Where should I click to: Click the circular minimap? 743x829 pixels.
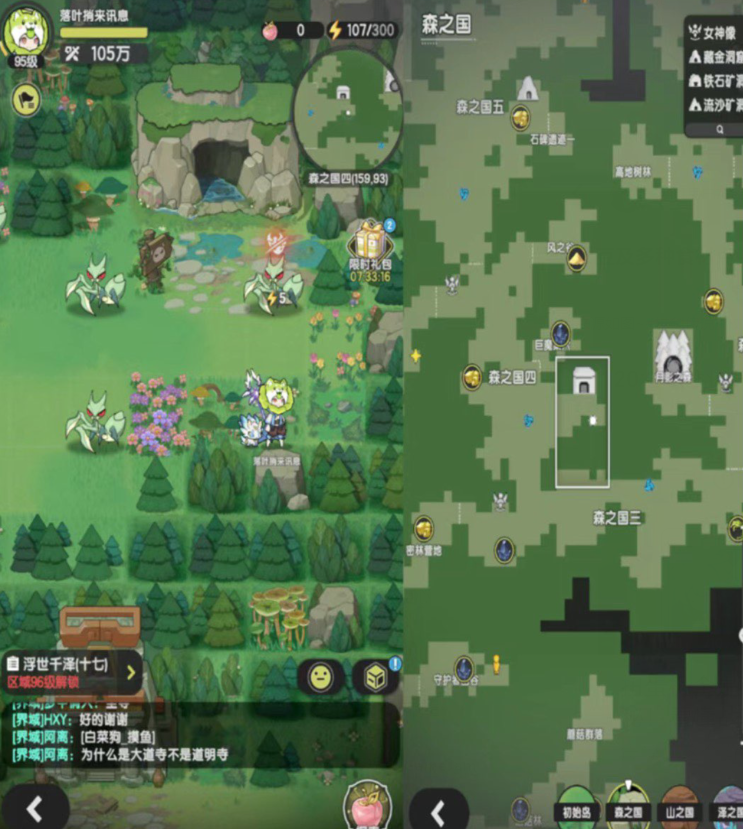pos(346,108)
